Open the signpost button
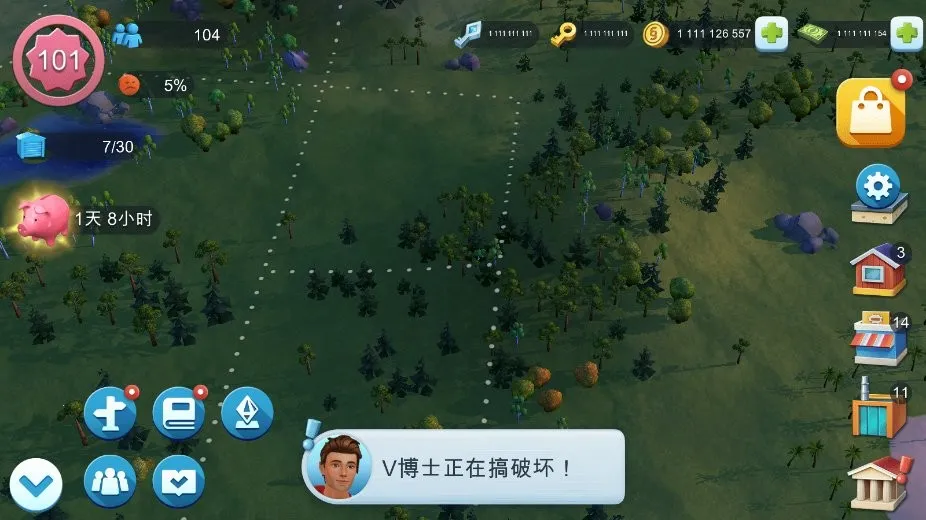The image size is (926, 520). [109, 412]
